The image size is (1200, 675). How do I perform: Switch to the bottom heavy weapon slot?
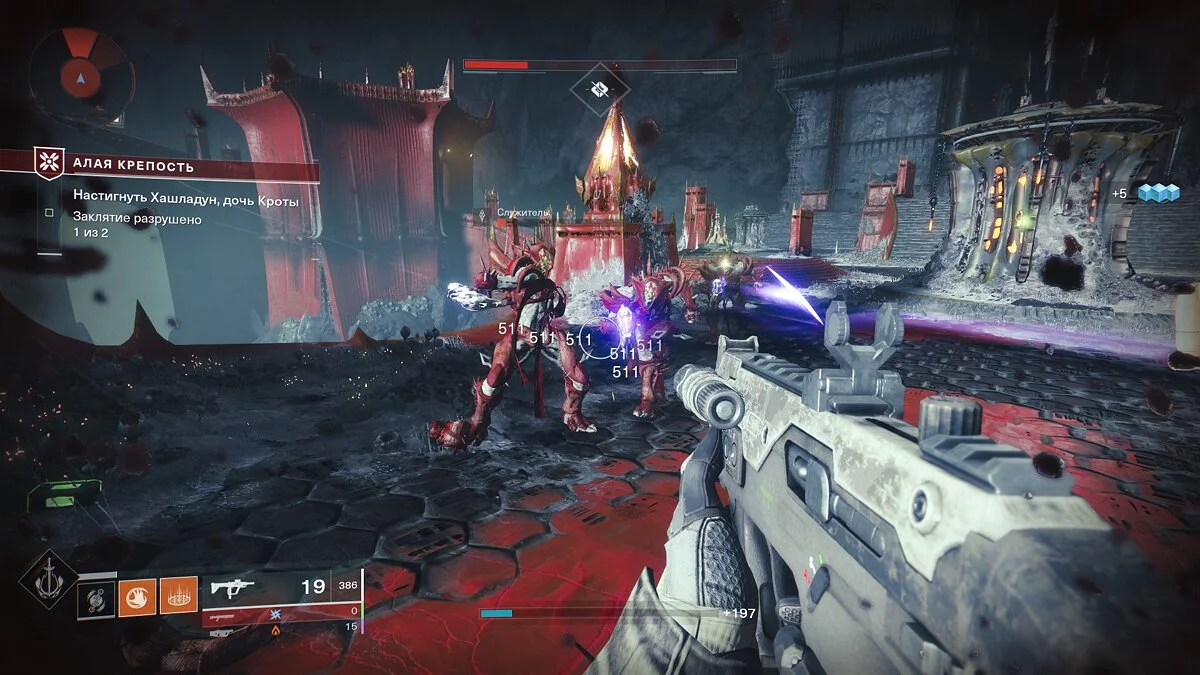281,628
